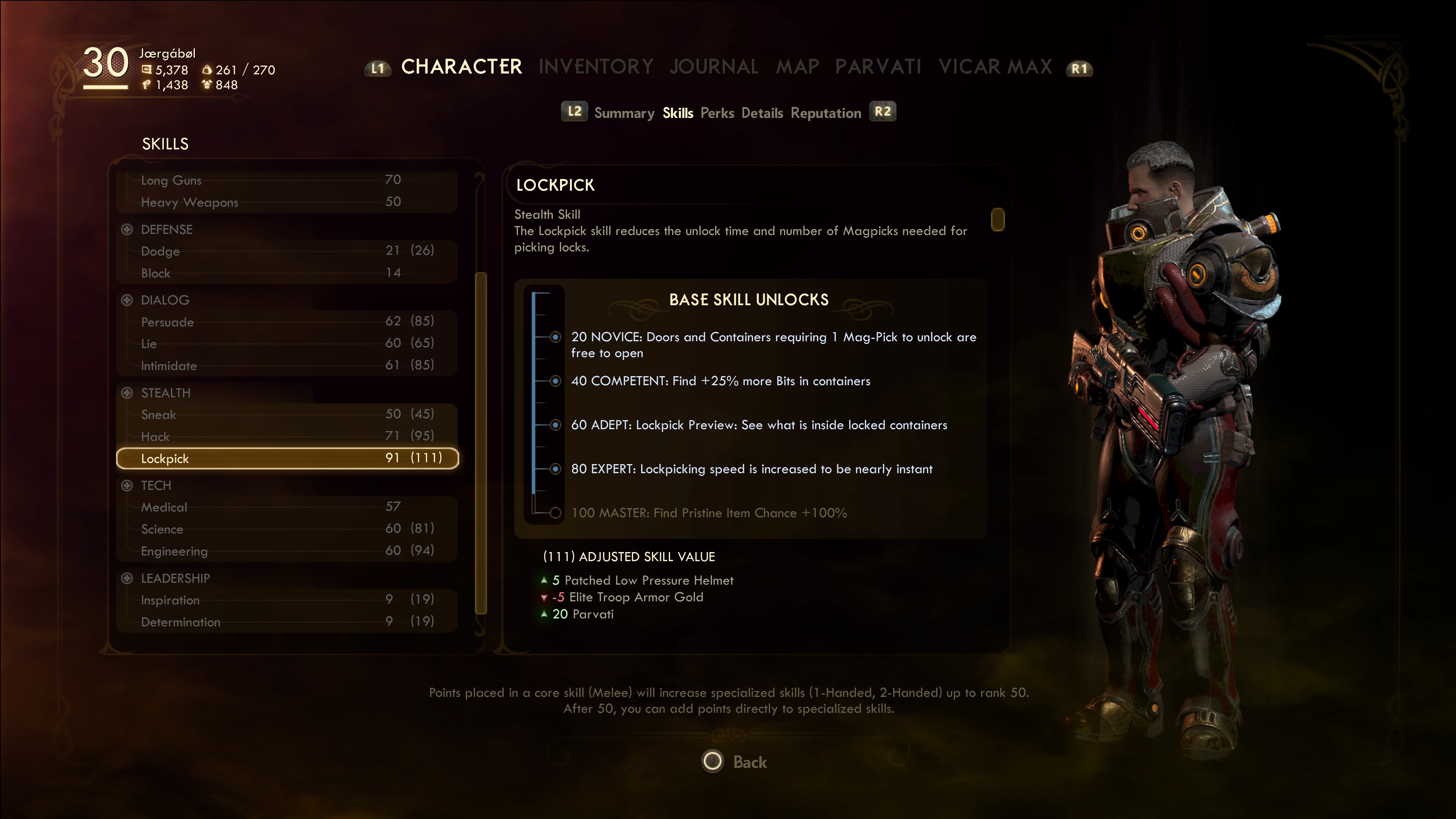Show the Reputation sub-tab

825,113
